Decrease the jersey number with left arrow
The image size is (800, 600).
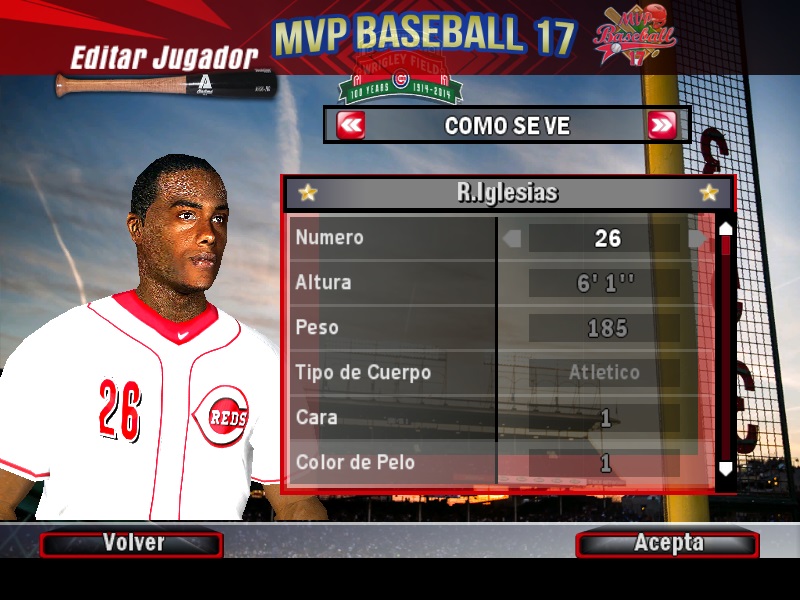[512, 238]
